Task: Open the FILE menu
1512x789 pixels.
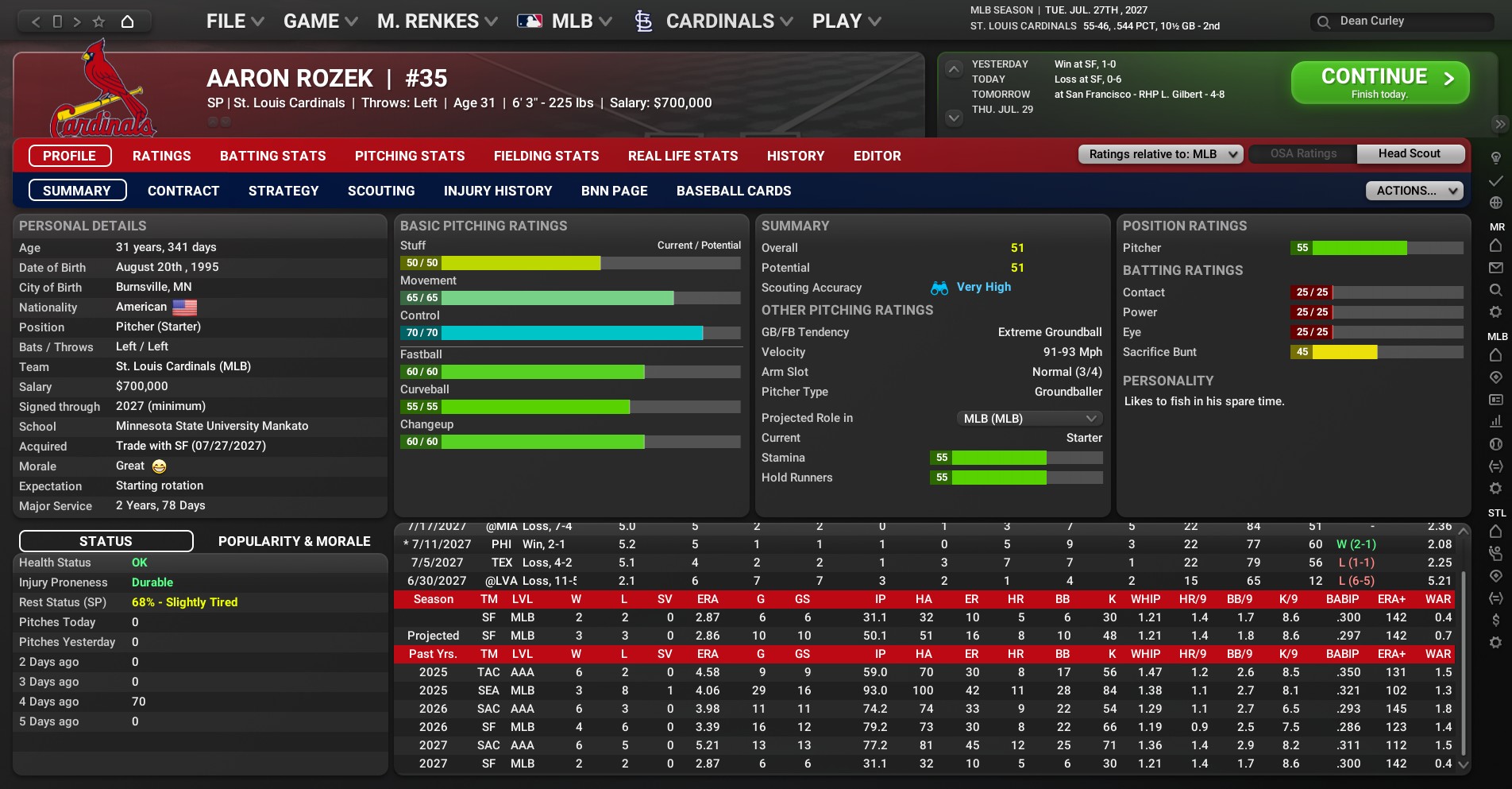Action: point(234,21)
